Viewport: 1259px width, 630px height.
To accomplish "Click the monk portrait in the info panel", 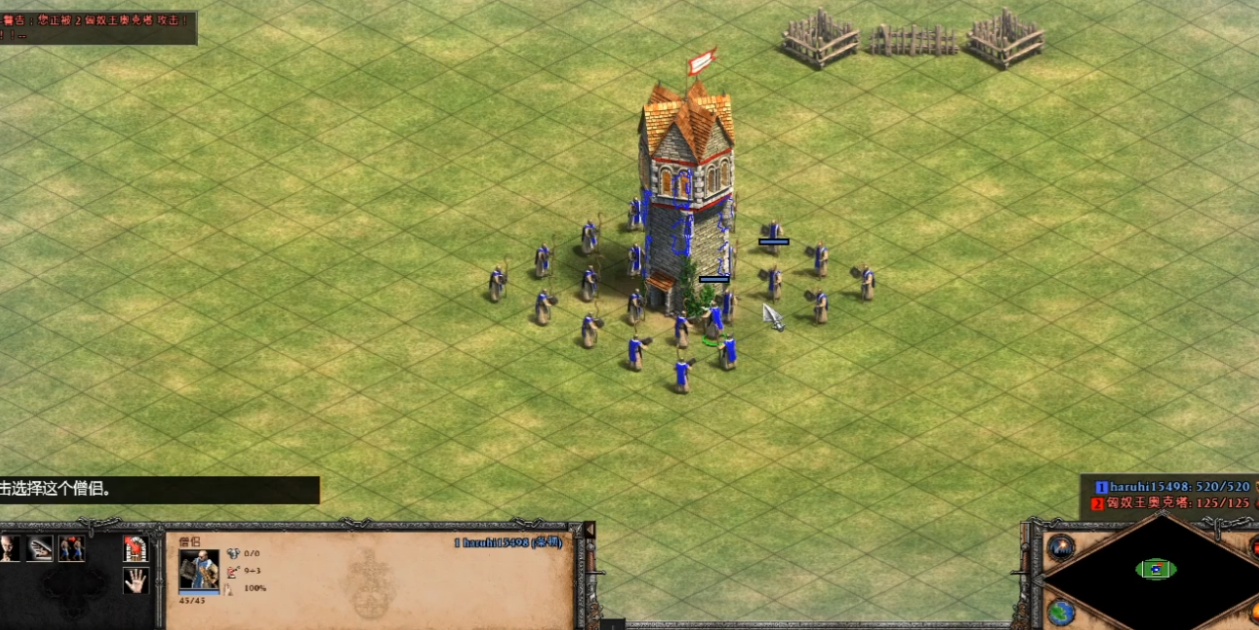I will coord(199,569).
